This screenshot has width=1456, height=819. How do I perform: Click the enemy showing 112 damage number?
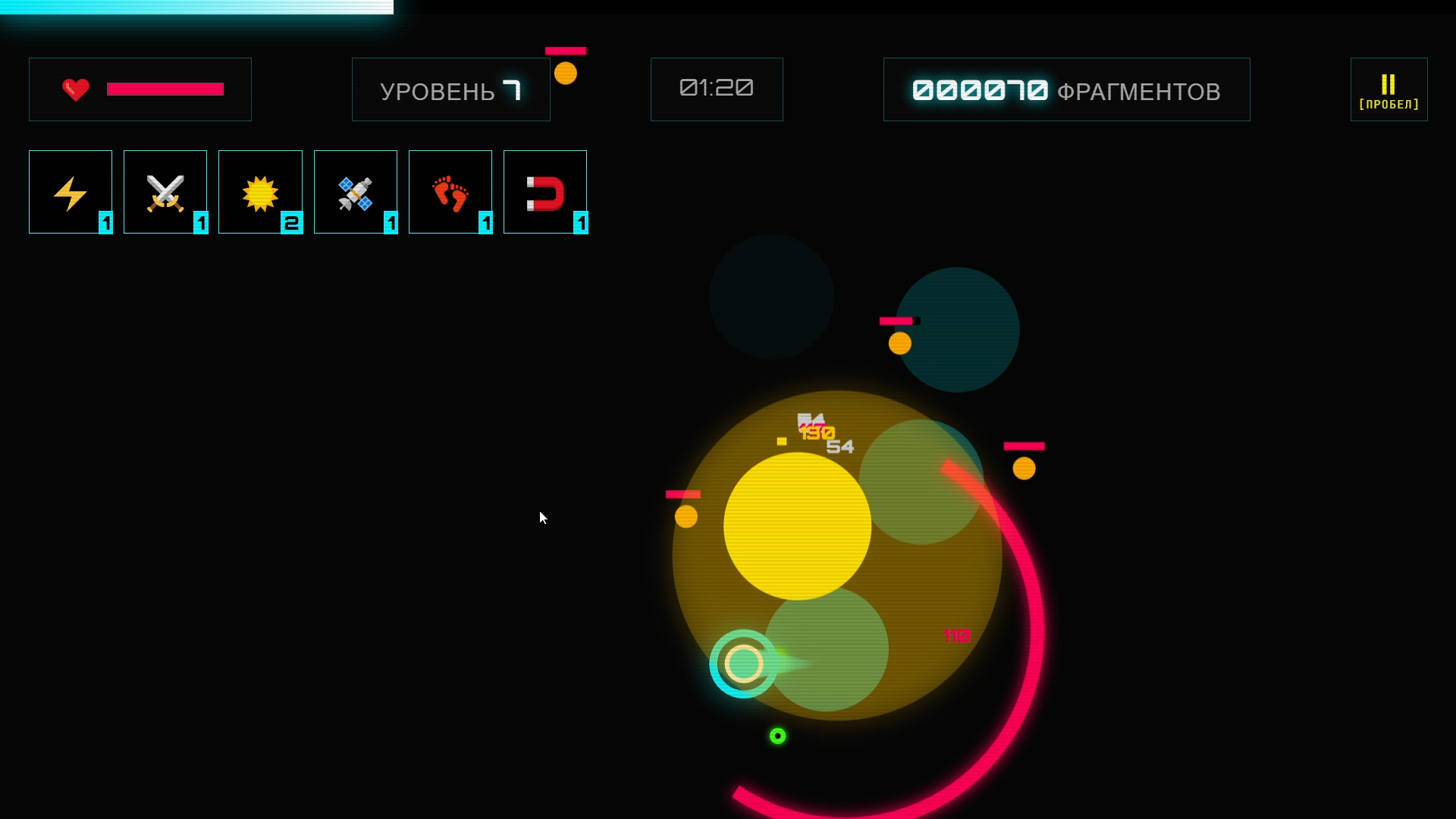click(x=956, y=635)
